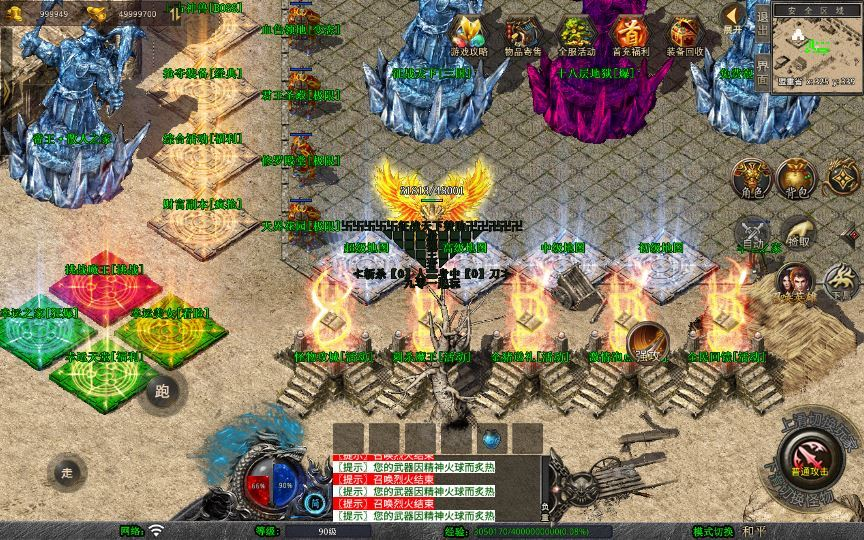This screenshot has width=864, height=540.
Task: Open the 全服活动 server events icon
Action: pos(576,36)
